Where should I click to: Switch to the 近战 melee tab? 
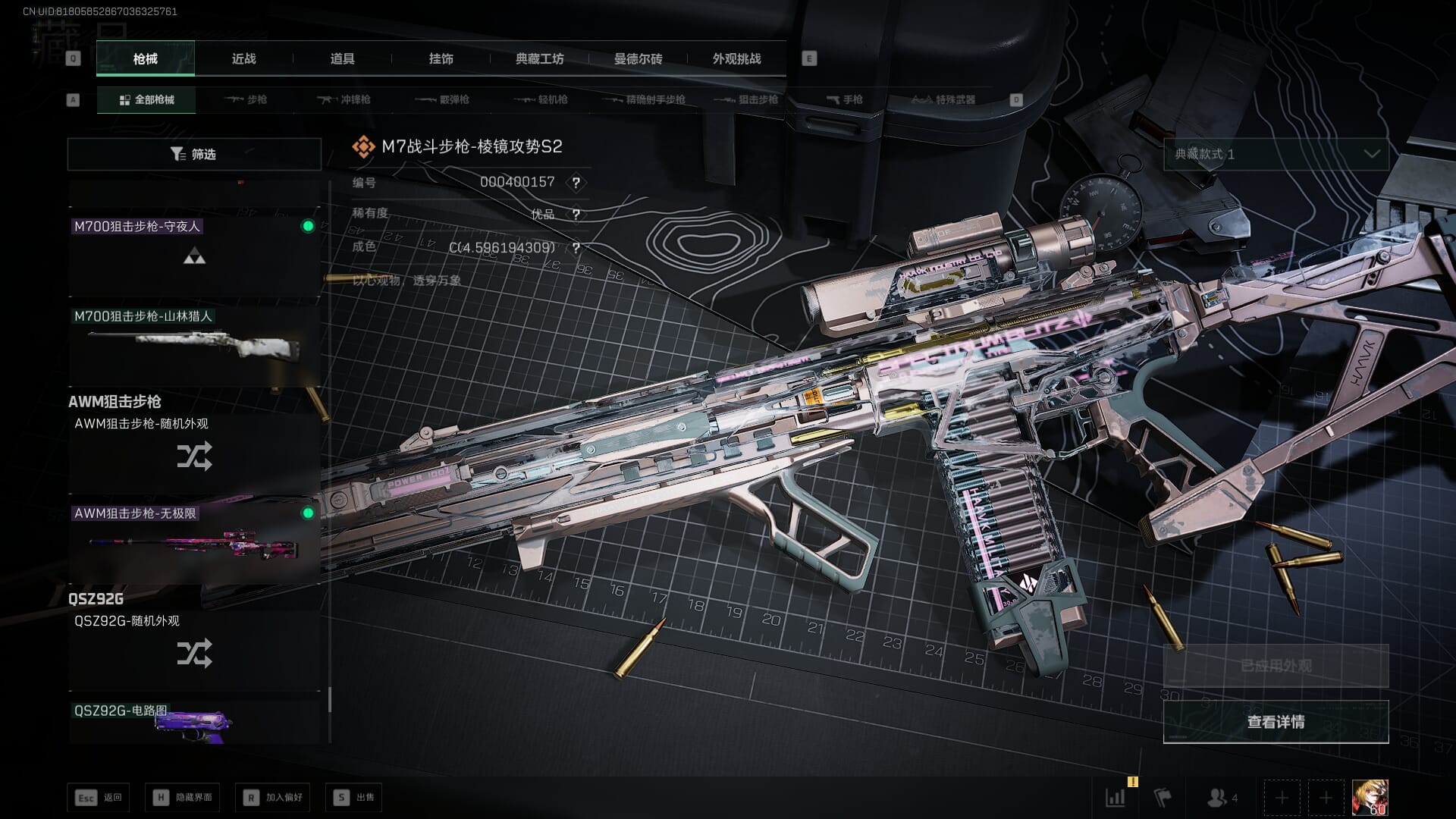243,59
